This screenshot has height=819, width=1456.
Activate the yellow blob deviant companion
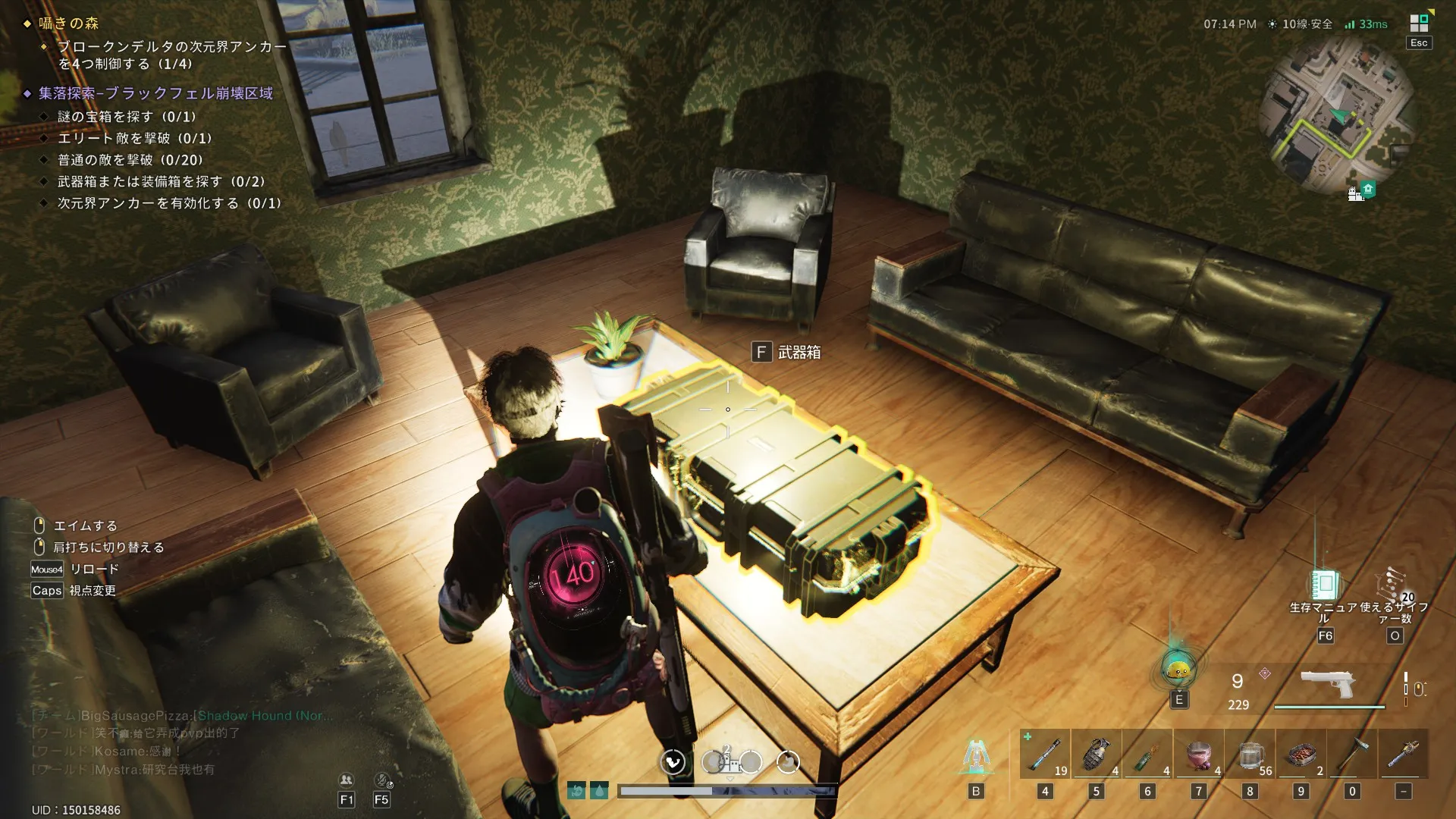click(x=1178, y=670)
